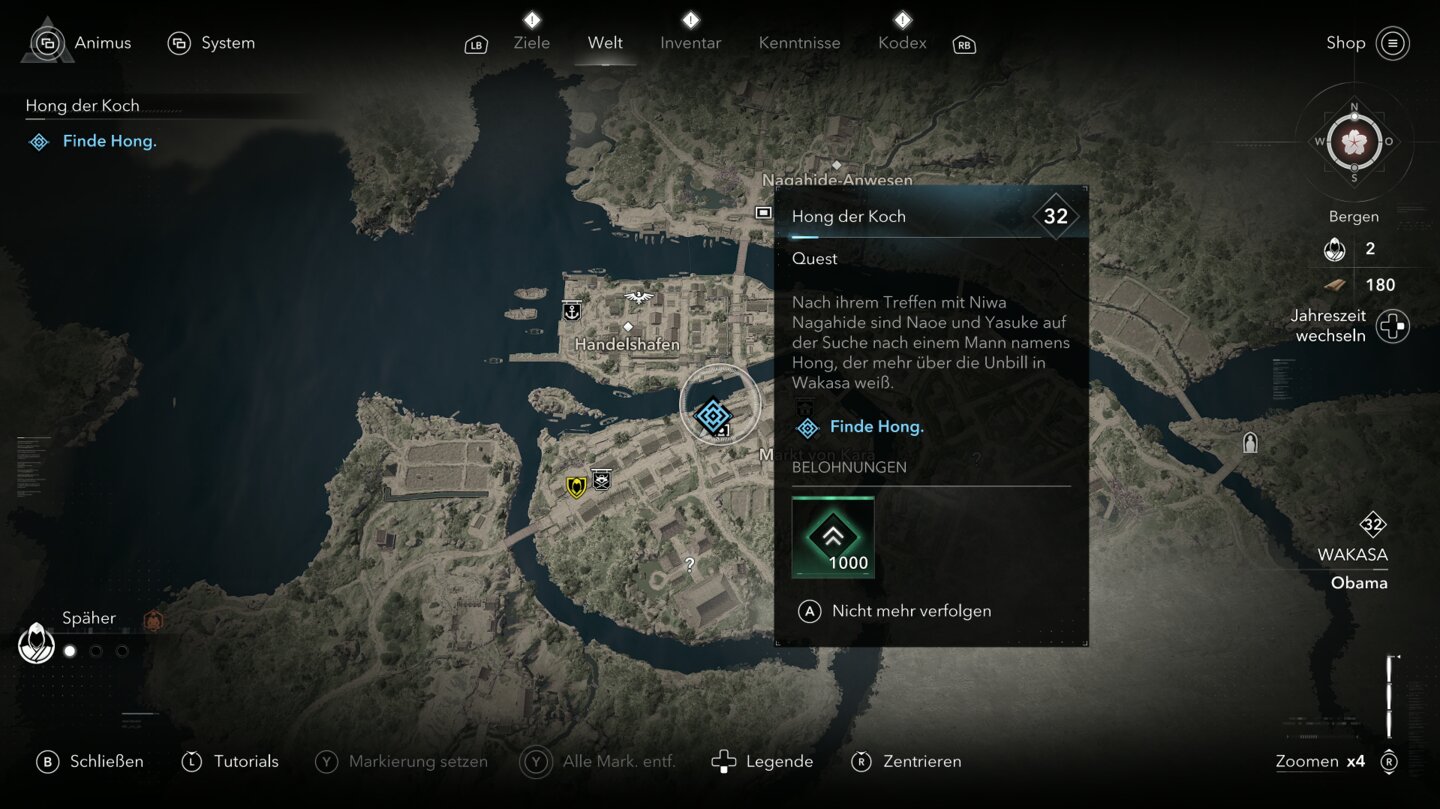Image resolution: width=1440 pixels, height=809 pixels.
Task: Select the Kenntnisse tab
Action: pos(799,43)
